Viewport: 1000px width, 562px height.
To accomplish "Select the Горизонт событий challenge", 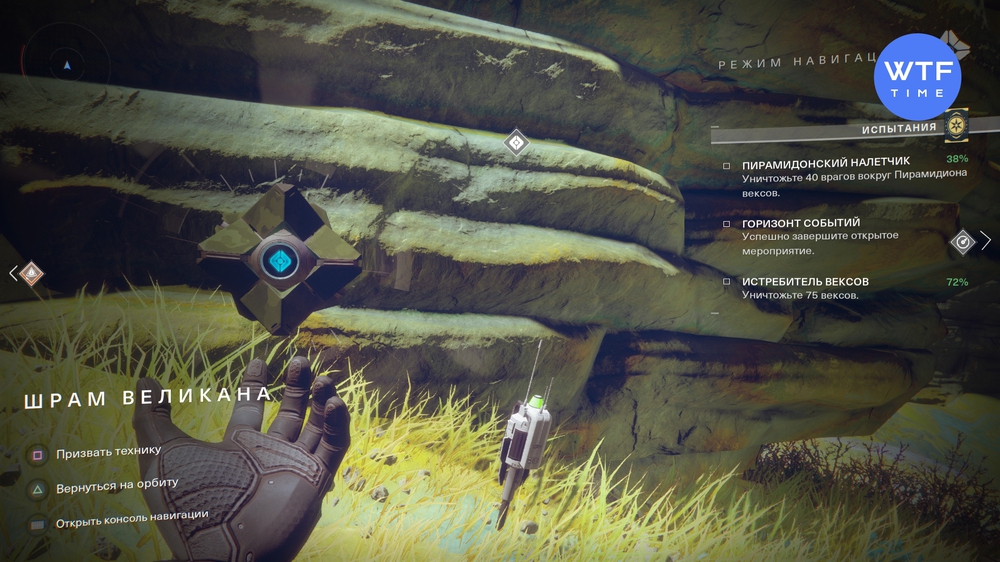I will coord(800,223).
